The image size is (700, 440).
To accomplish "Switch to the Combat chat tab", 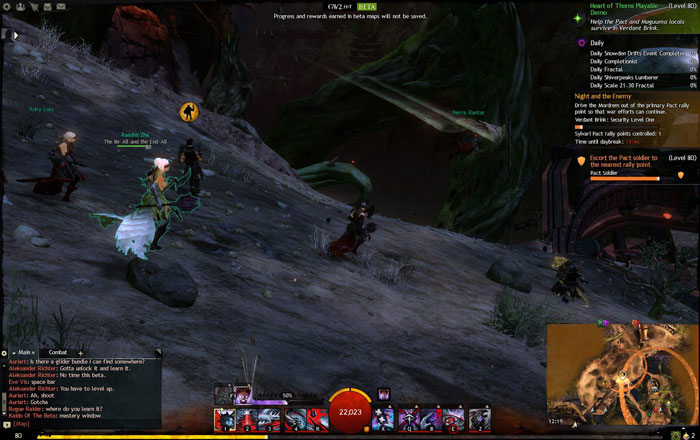I will (x=59, y=352).
